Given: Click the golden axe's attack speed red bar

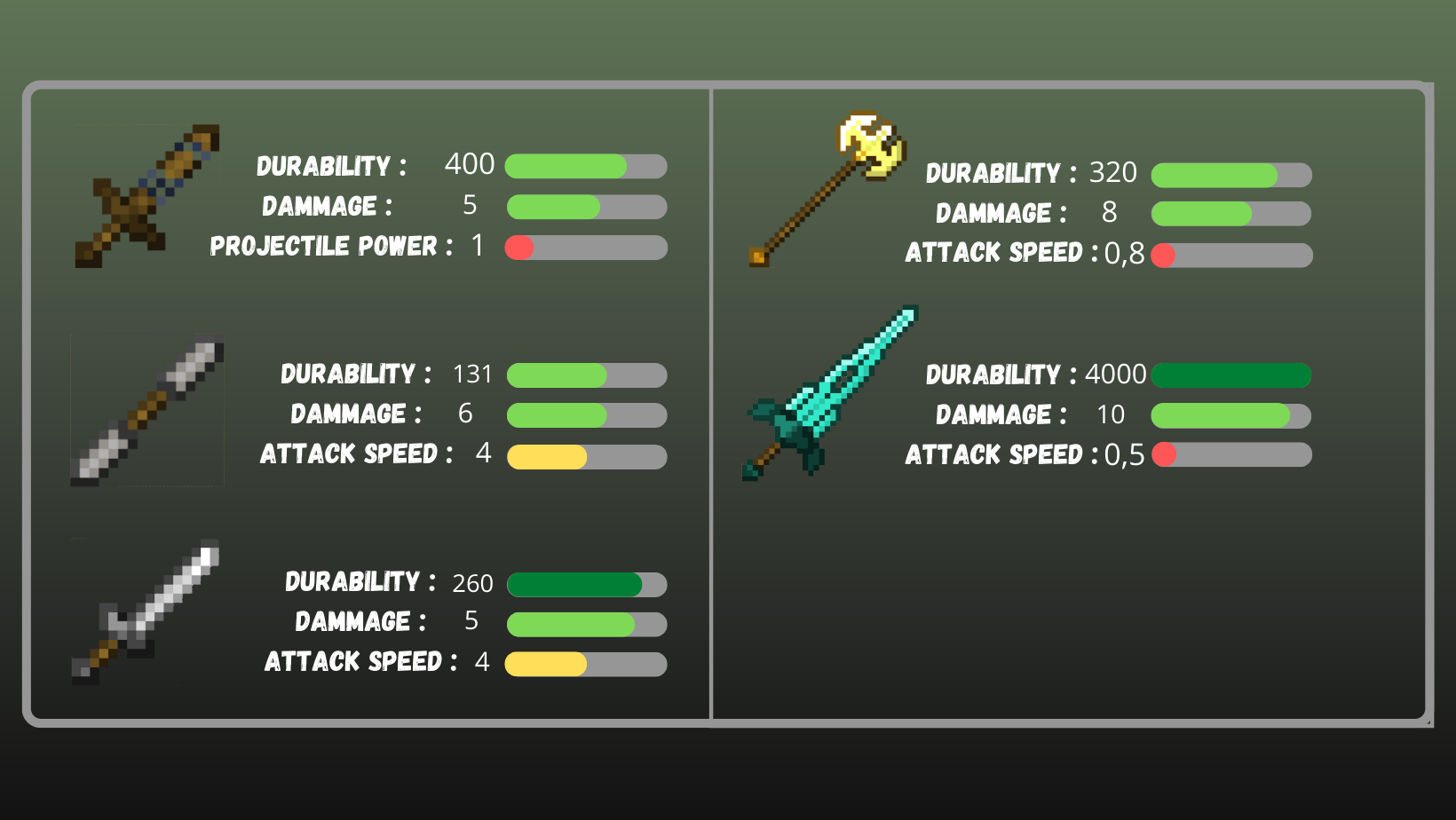Looking at the screenshot, I should (1163, 255).
